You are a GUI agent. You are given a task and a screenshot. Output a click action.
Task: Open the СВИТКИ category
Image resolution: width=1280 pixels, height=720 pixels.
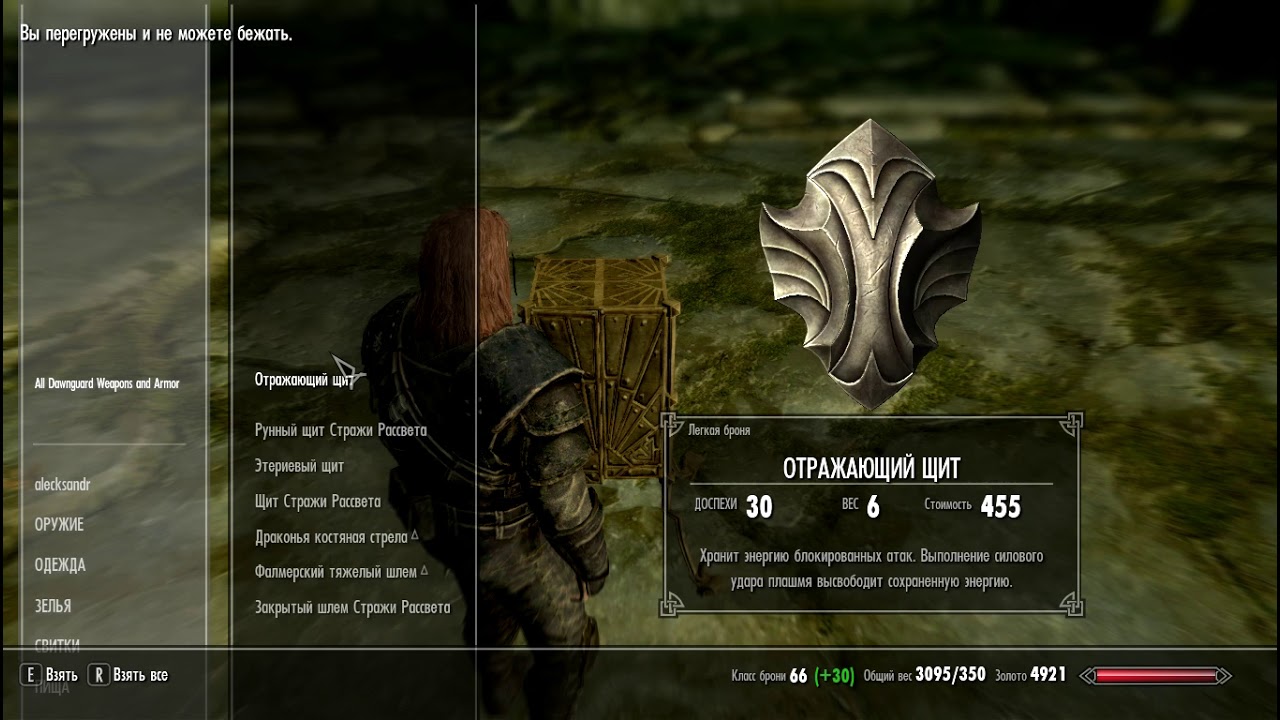57,645
